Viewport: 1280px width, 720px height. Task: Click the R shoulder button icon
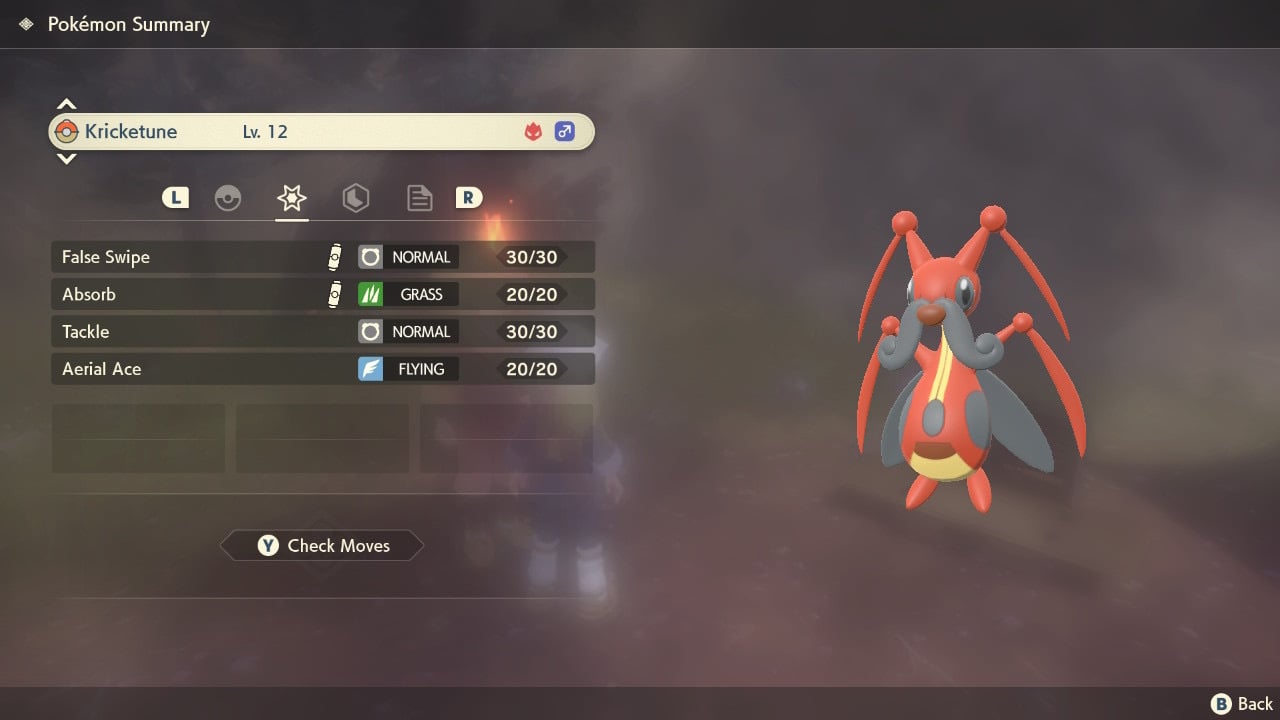[468, 197]
